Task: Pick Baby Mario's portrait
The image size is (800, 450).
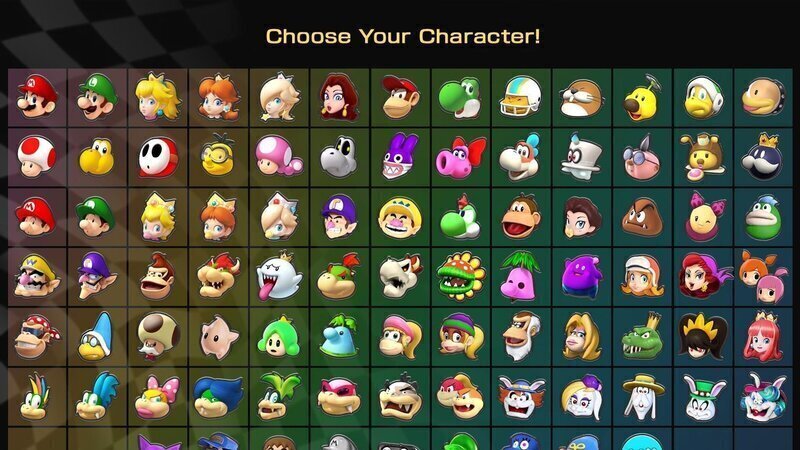Action: (x=37, y=216)
